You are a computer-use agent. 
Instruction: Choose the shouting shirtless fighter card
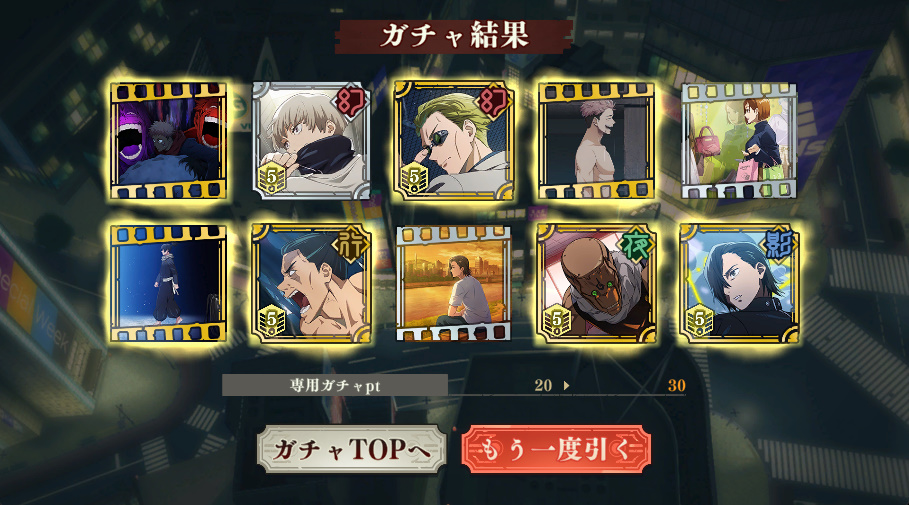click(x=311, y=283)
